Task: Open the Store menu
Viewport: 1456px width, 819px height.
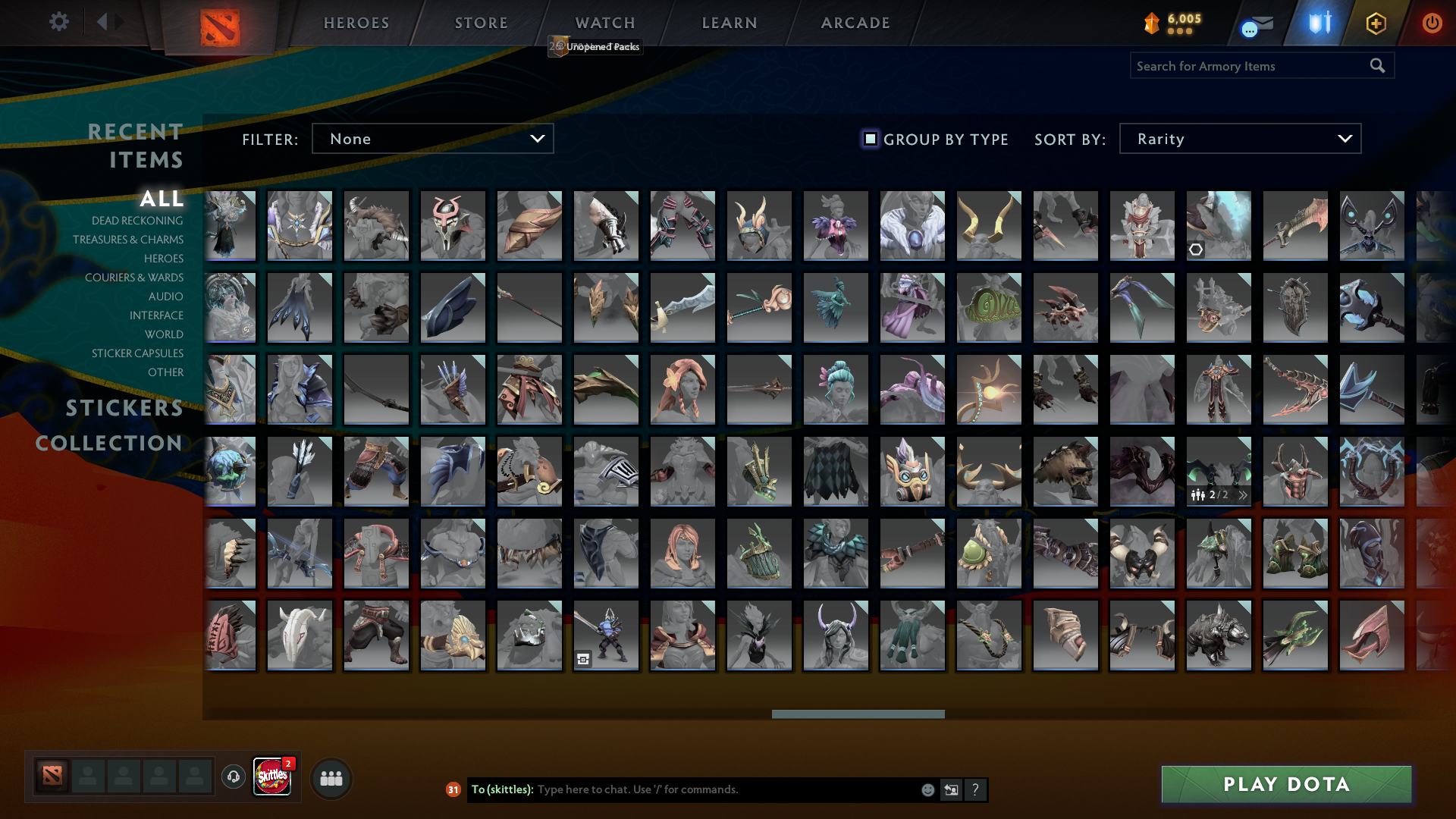Action: click(x=481, y=23)
